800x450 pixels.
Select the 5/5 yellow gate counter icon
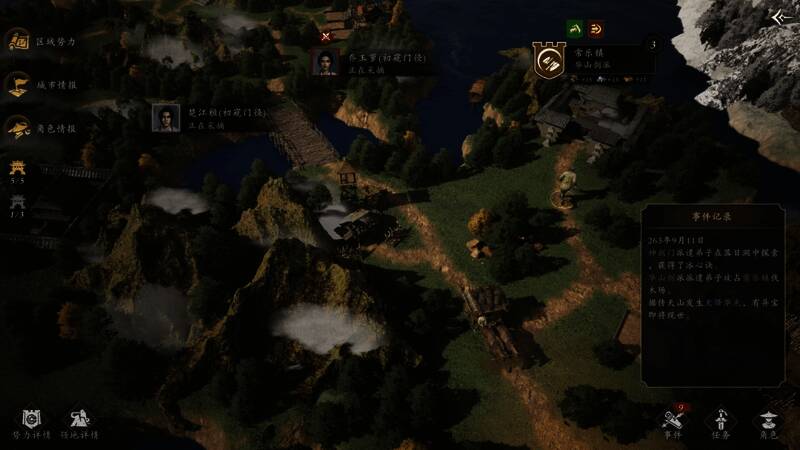click(17, 170)
